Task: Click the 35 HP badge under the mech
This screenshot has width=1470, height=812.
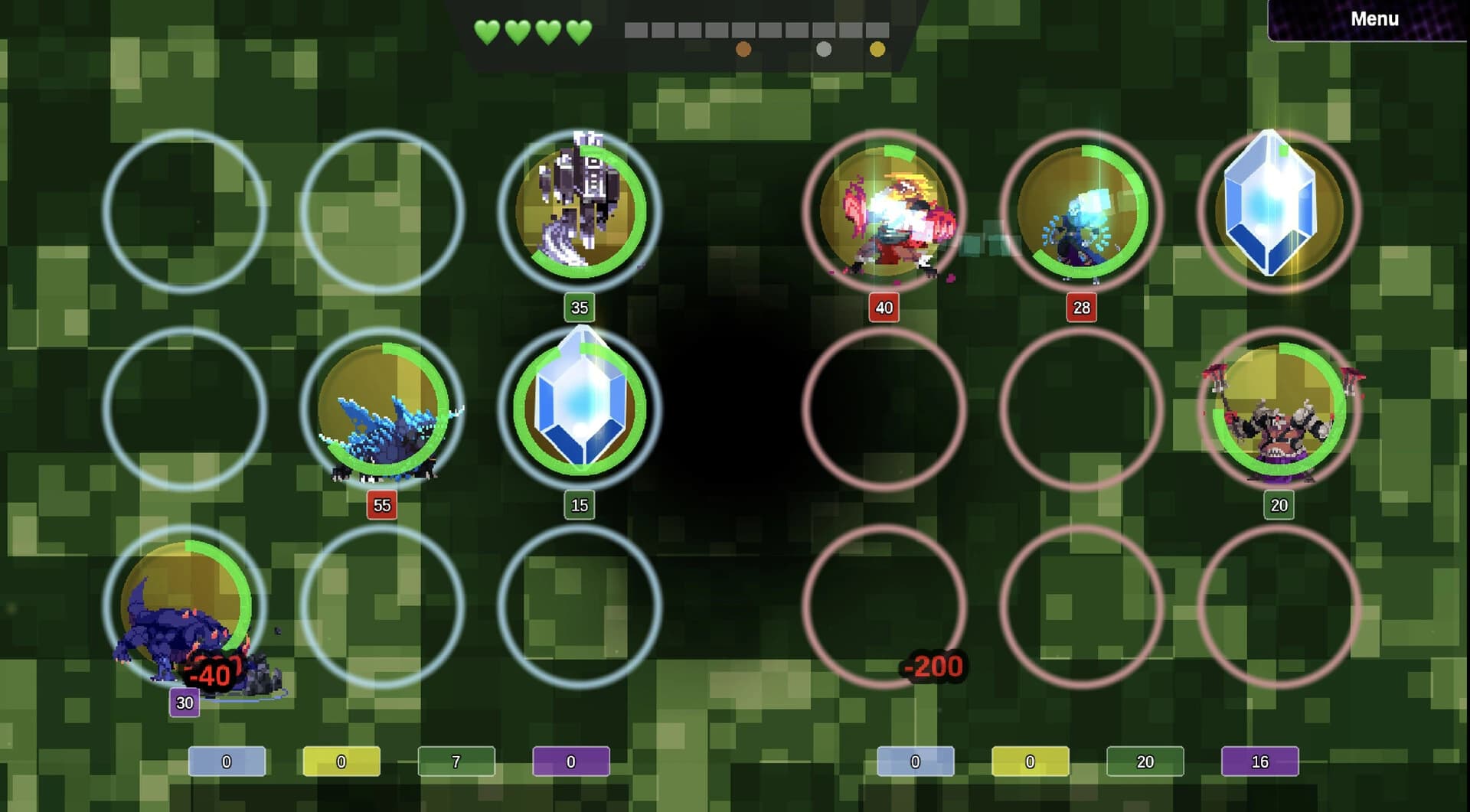Action: (580, 308)
